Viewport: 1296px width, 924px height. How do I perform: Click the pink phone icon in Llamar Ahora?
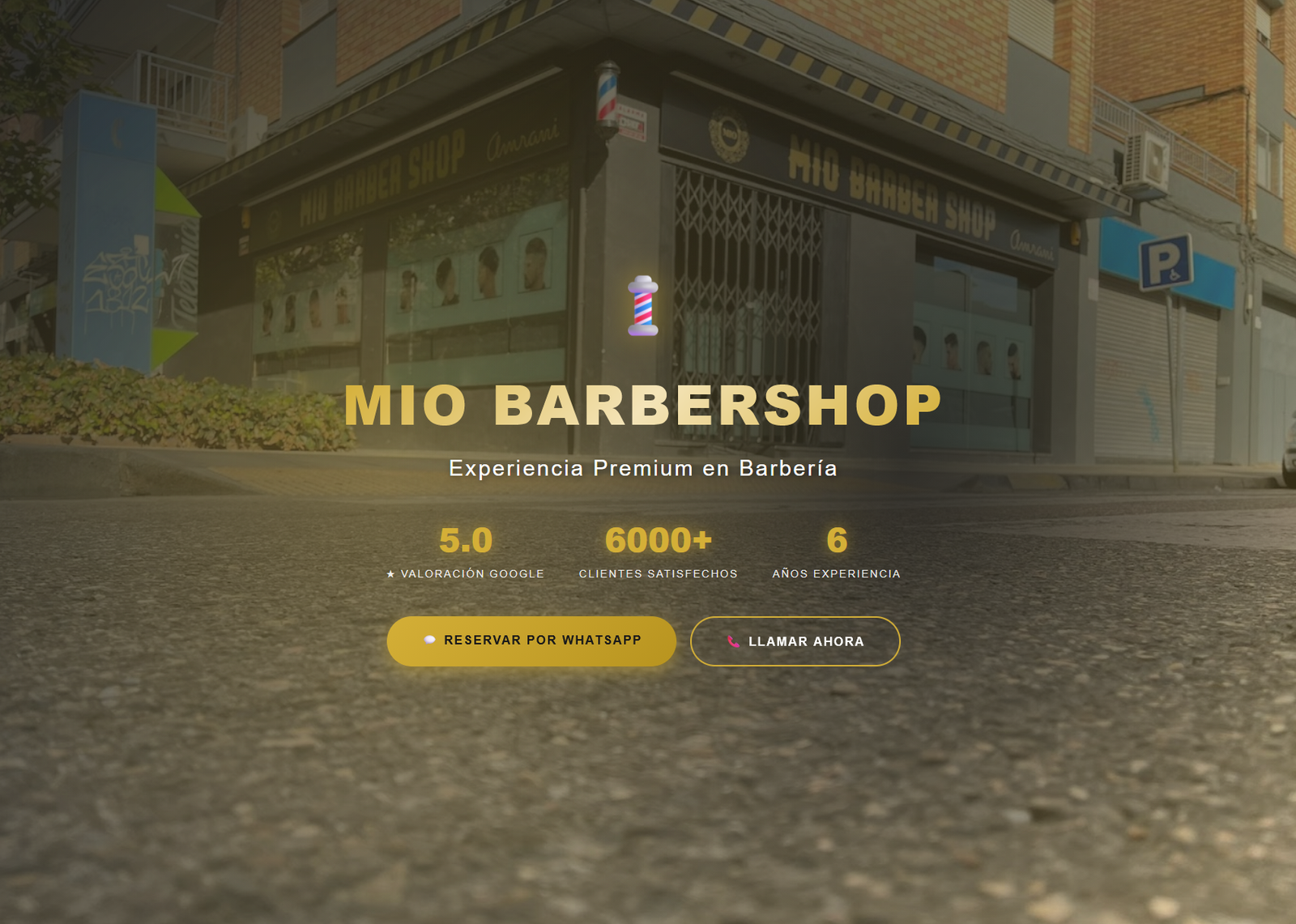pos(735,641)
